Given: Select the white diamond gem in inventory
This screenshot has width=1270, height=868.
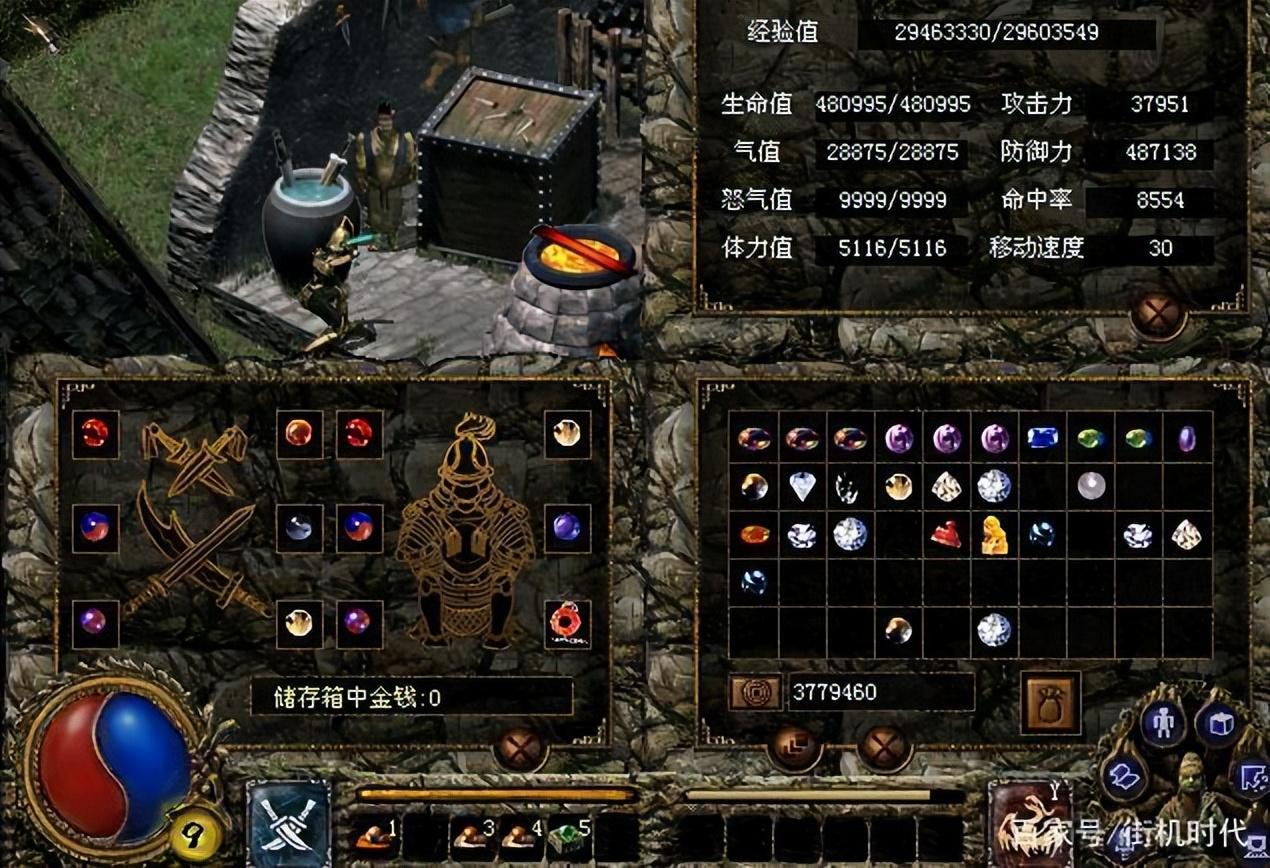Looking at the screenshot, I should point(802,487).
